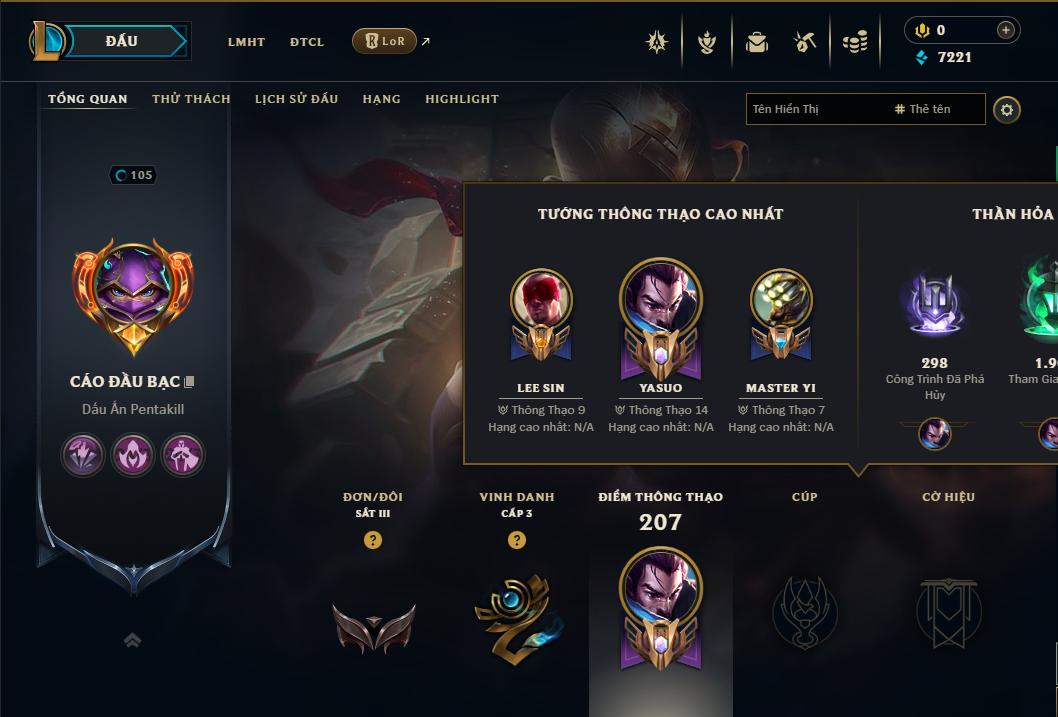Open the CỜ HIỆU banner emblem
1058x717 pixels.
[x=948, y=610]
